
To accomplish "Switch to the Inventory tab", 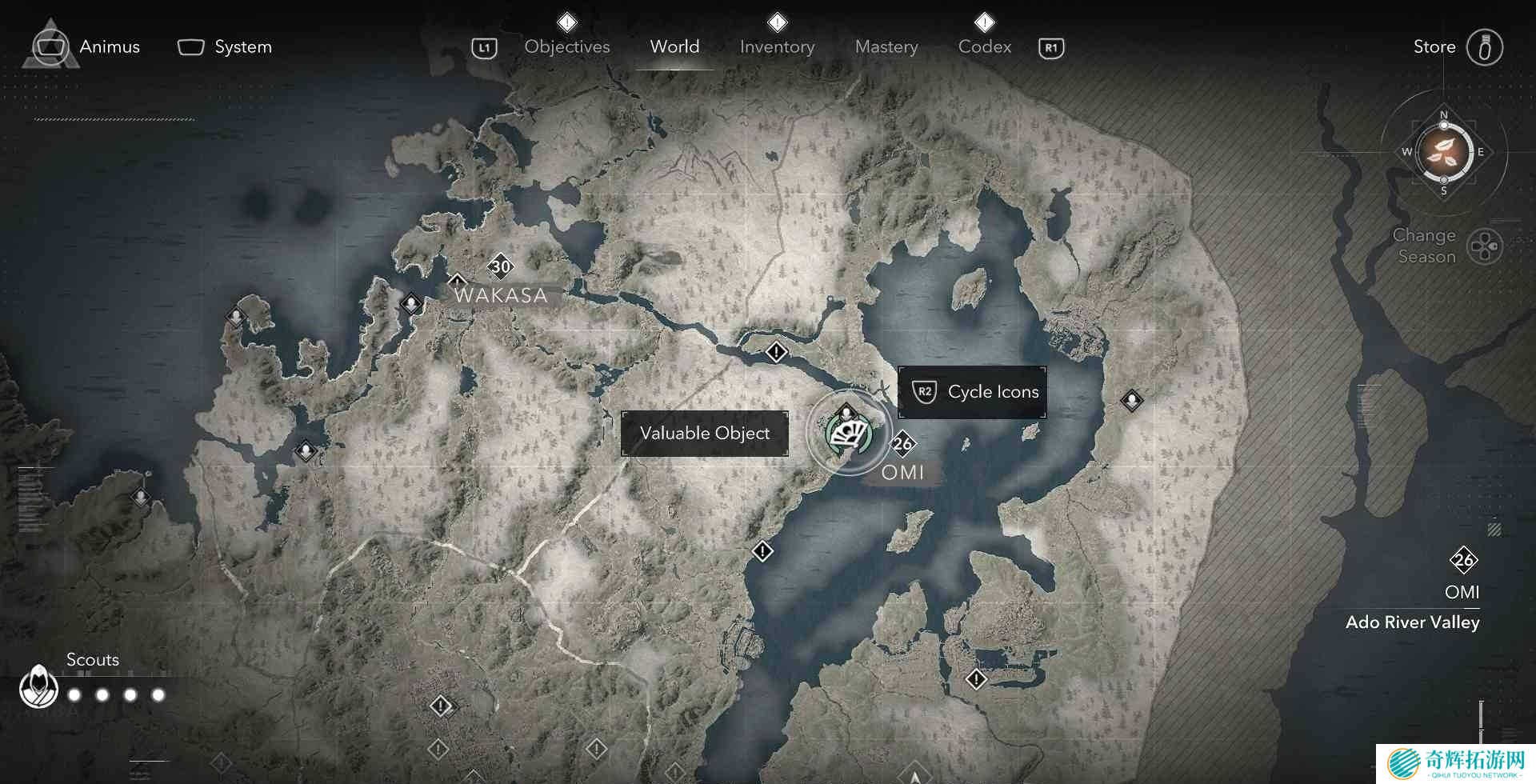I will (777, 47).
